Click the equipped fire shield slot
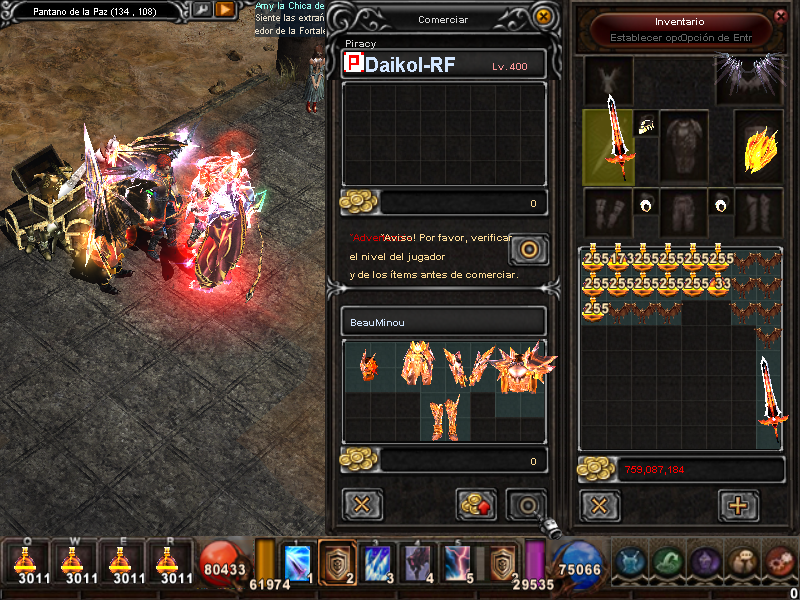800x600 pixels. pyautogui.click(x=758, y=147)
